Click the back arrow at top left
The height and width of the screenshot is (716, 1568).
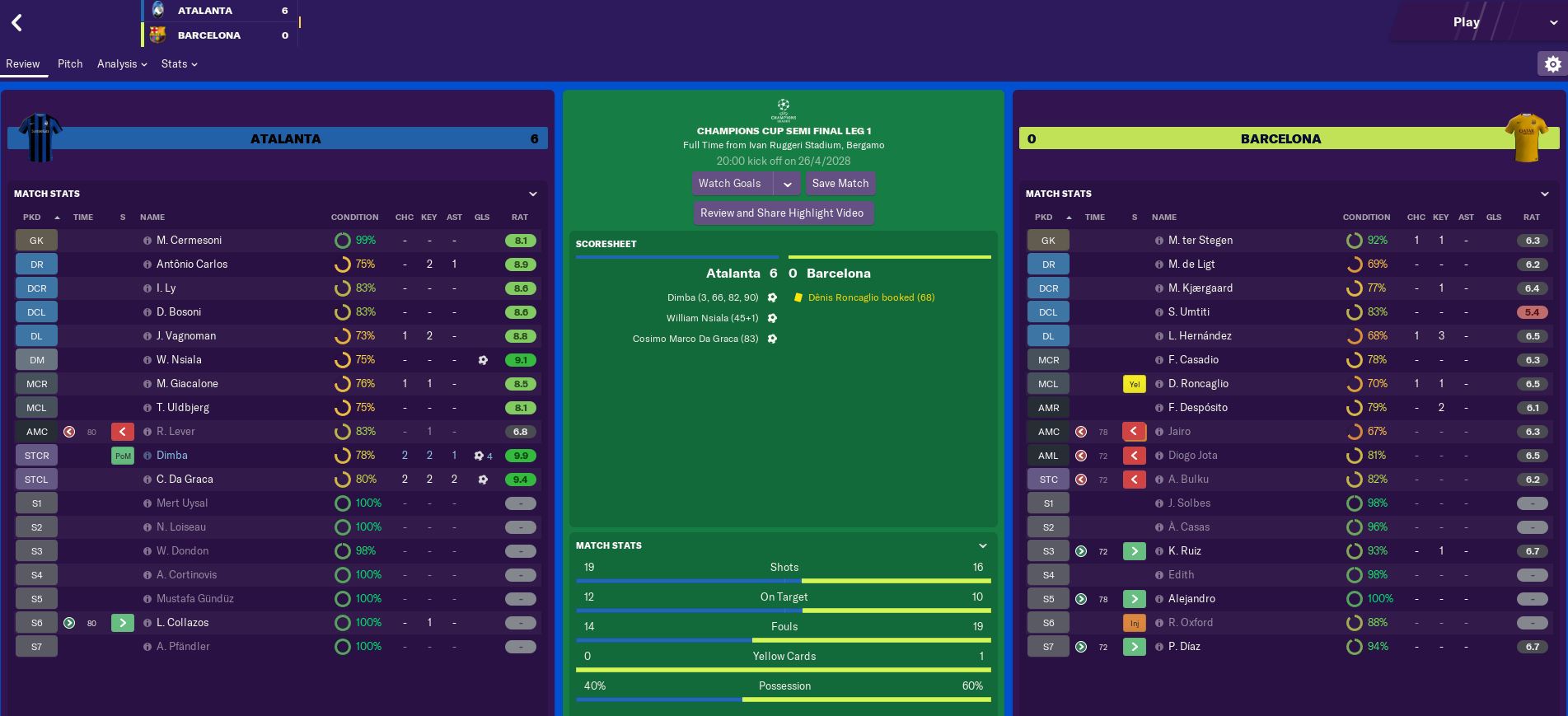pos(16,22)
